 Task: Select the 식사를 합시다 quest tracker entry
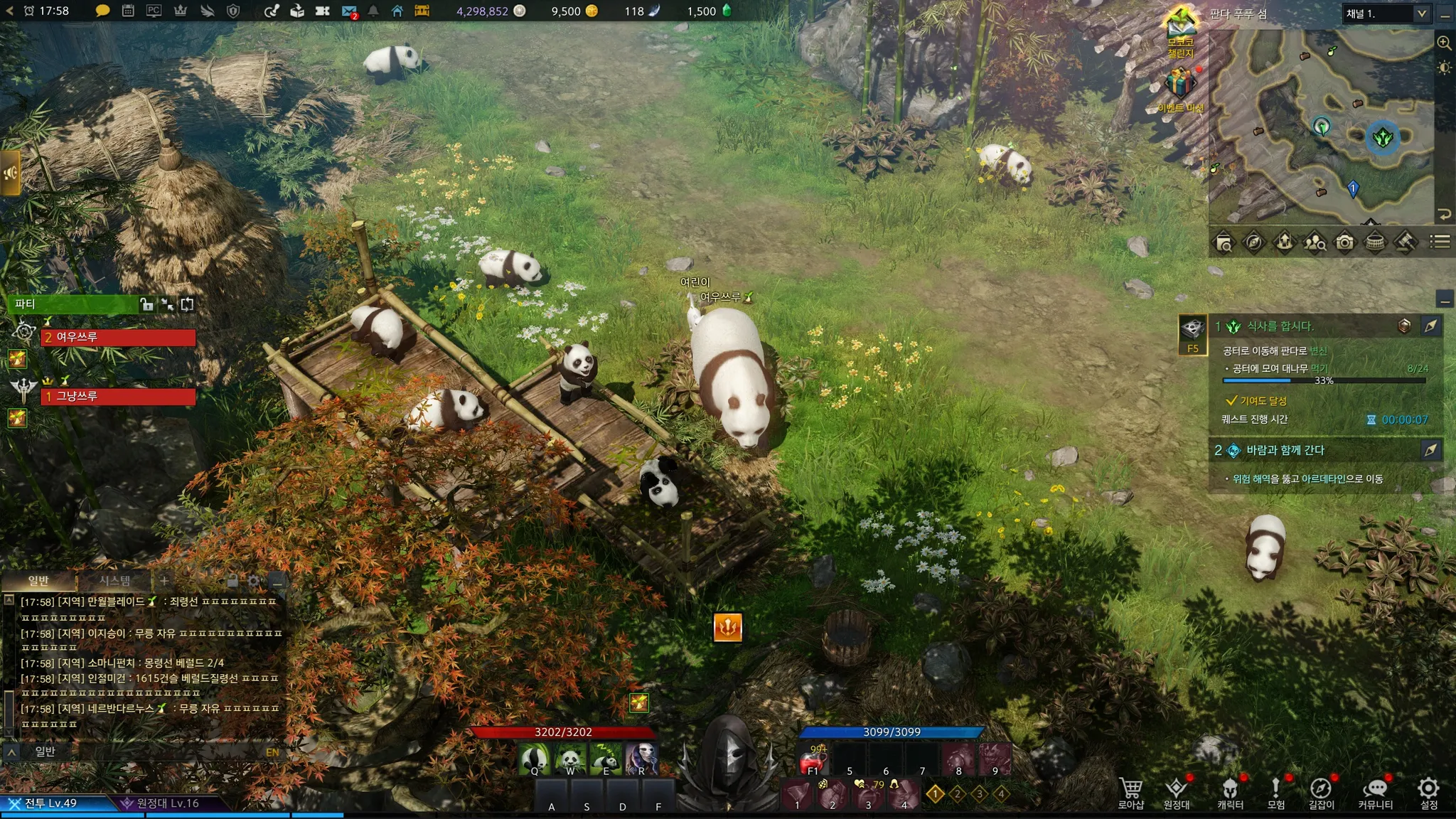click(1280, 326)
